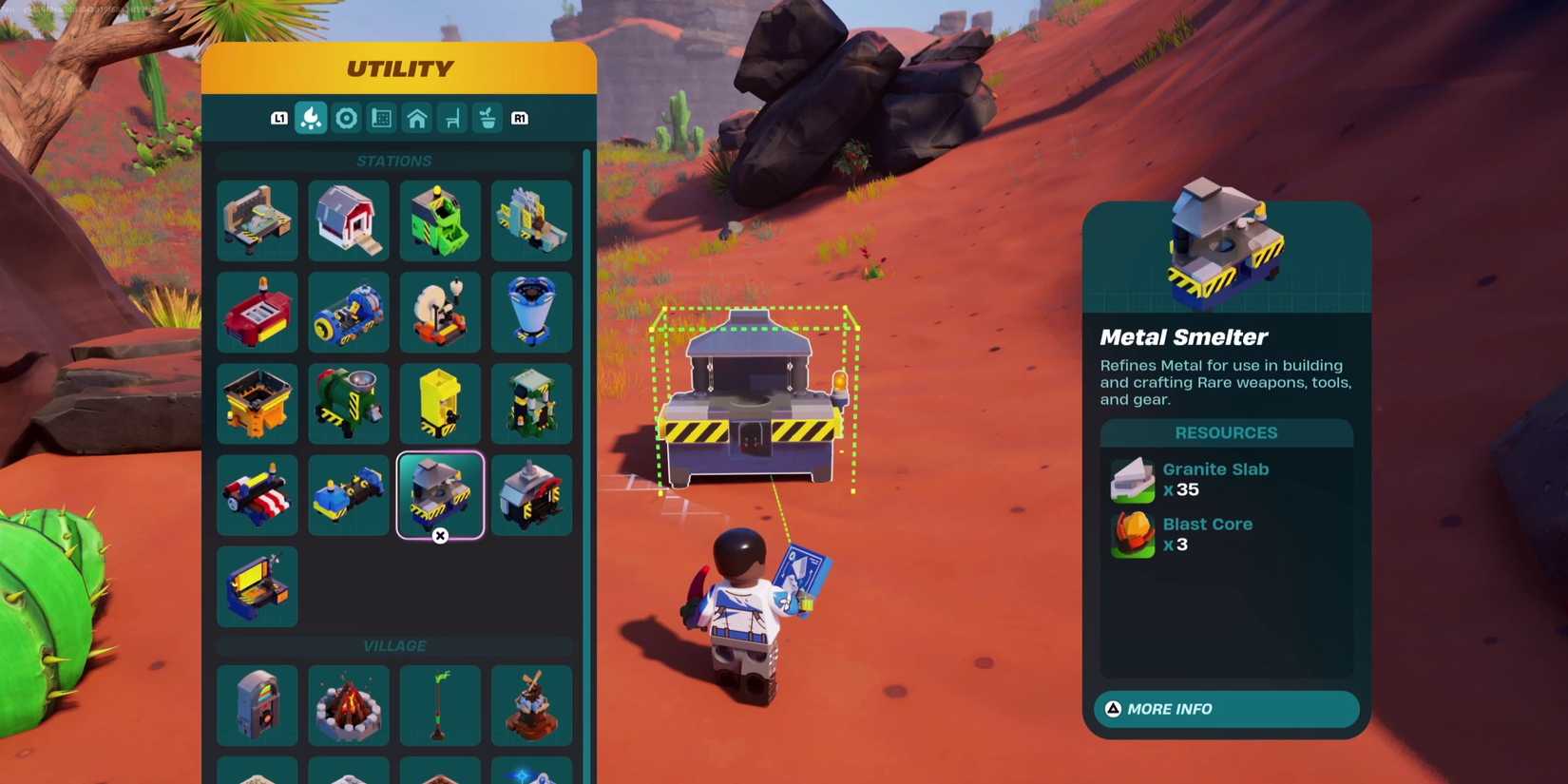1568x784 pixels.
Task: Switch to the chair furniture category tab
Action: pyautogui.click(x=451, y=117)
